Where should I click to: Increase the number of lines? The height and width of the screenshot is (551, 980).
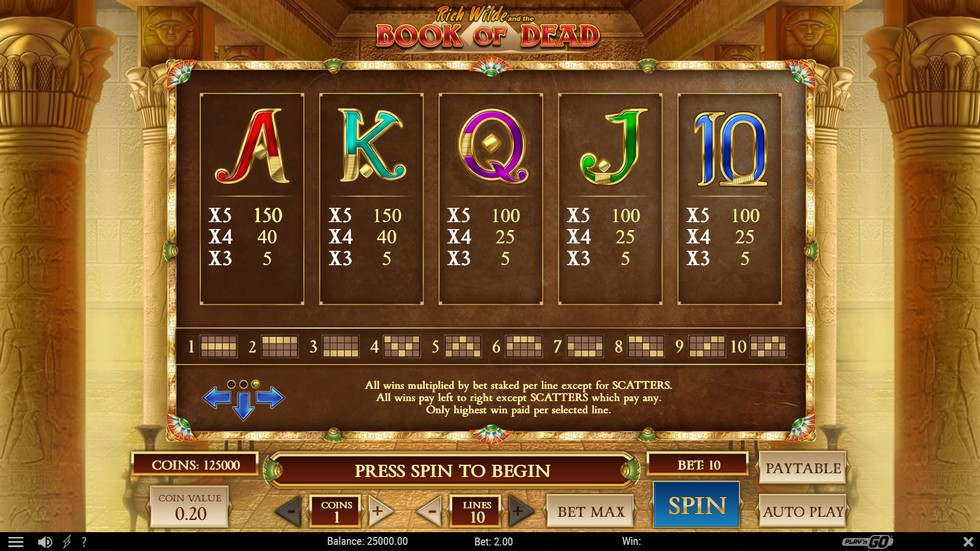(520, 511)
